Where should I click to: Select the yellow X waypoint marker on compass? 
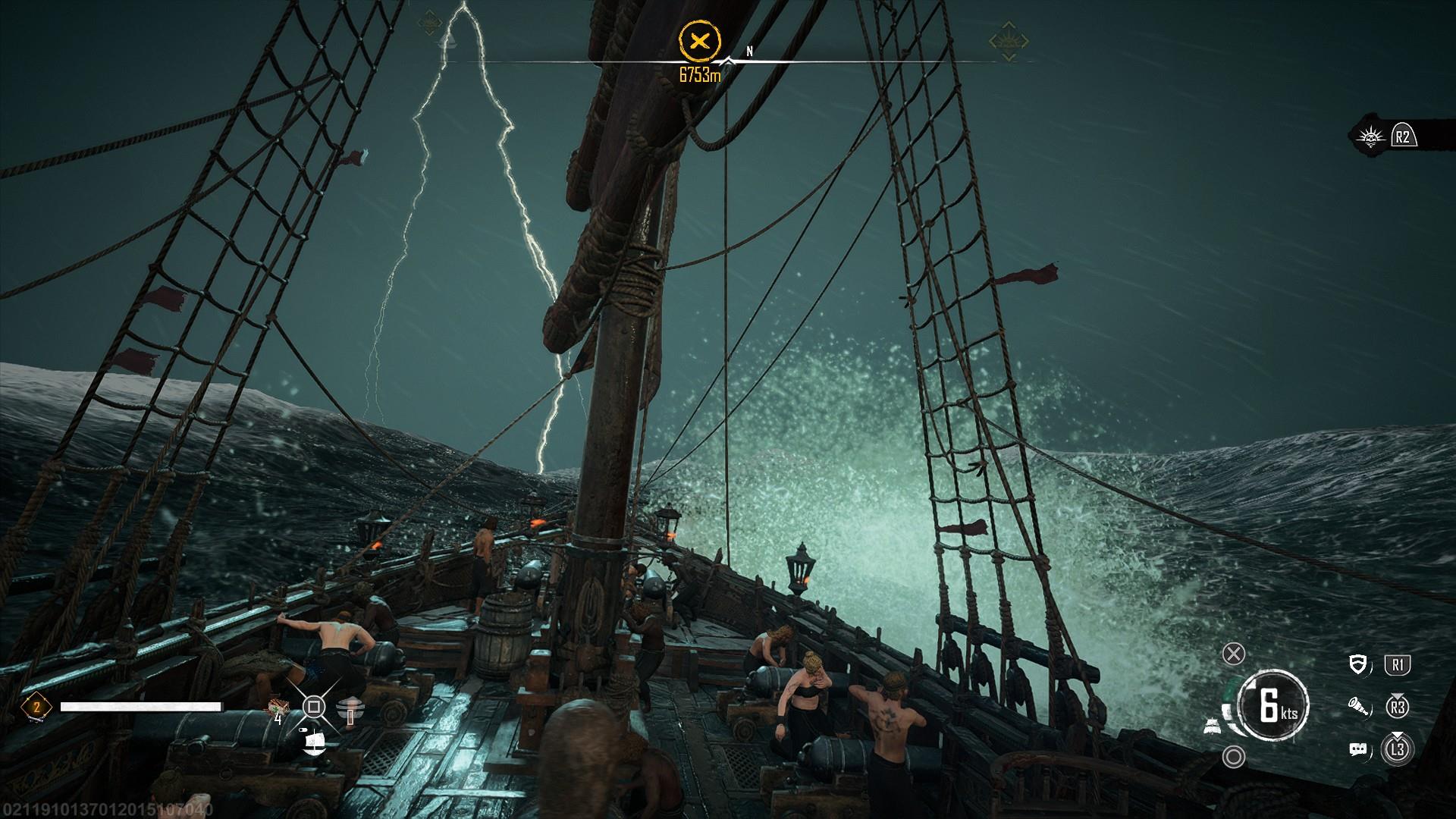pos(698,41)
